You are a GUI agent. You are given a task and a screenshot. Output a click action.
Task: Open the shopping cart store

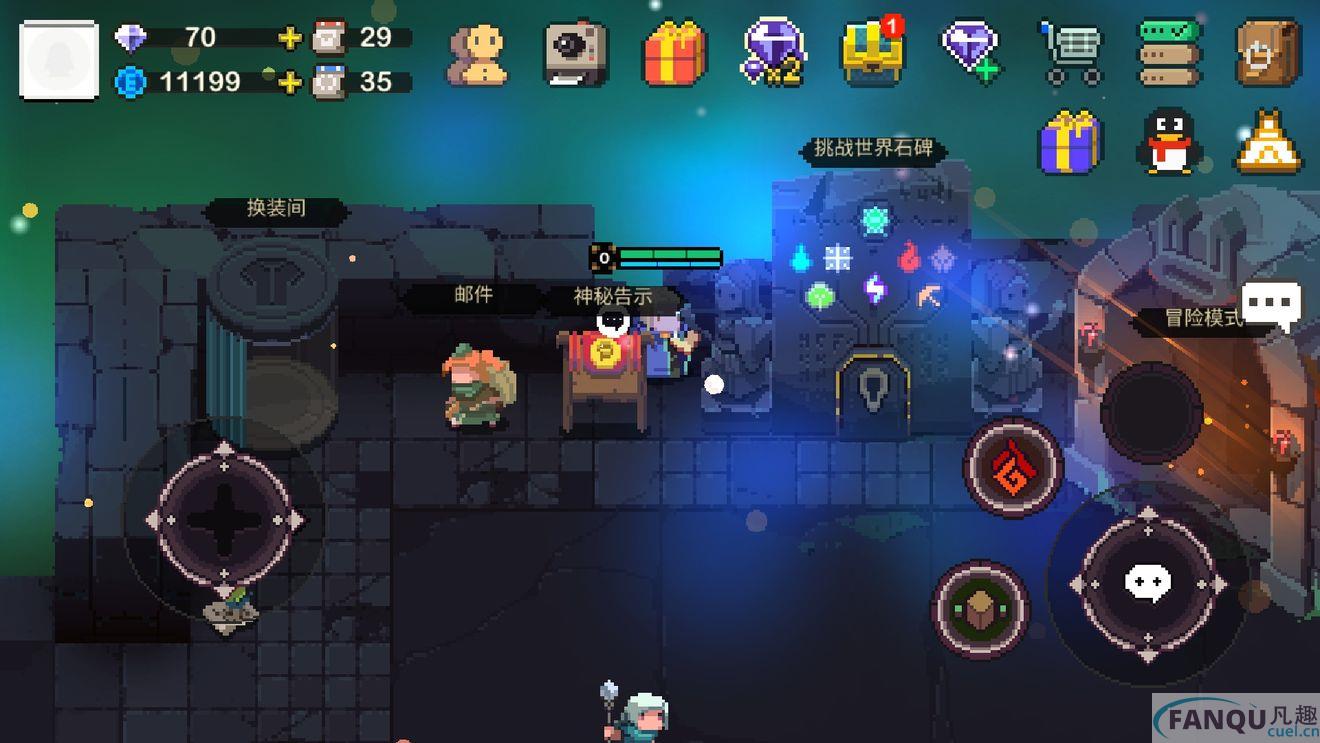[1070, 54]
